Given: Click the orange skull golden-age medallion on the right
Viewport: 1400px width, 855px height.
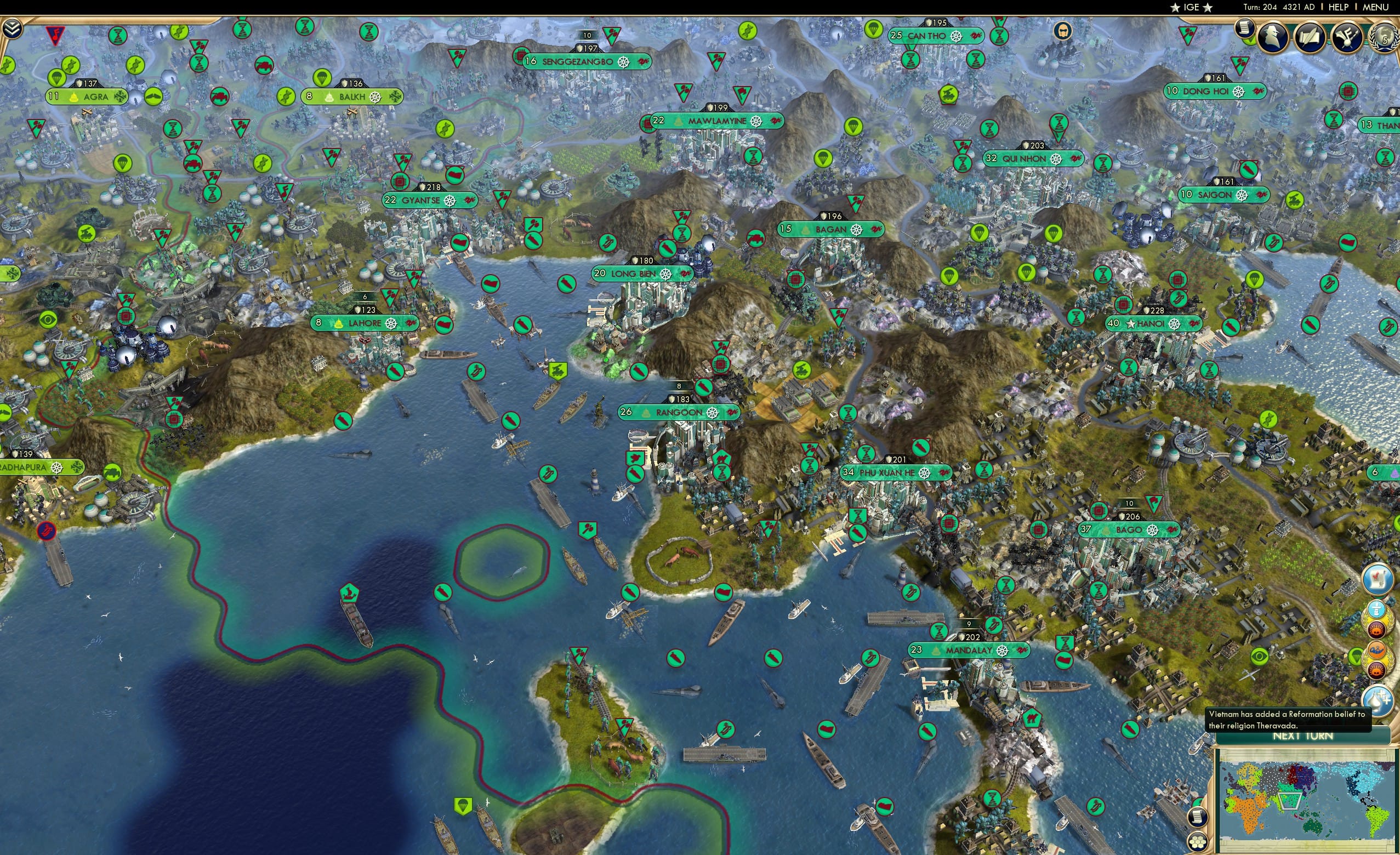Looking at the screenshot, I should (x=1378, y=630).
